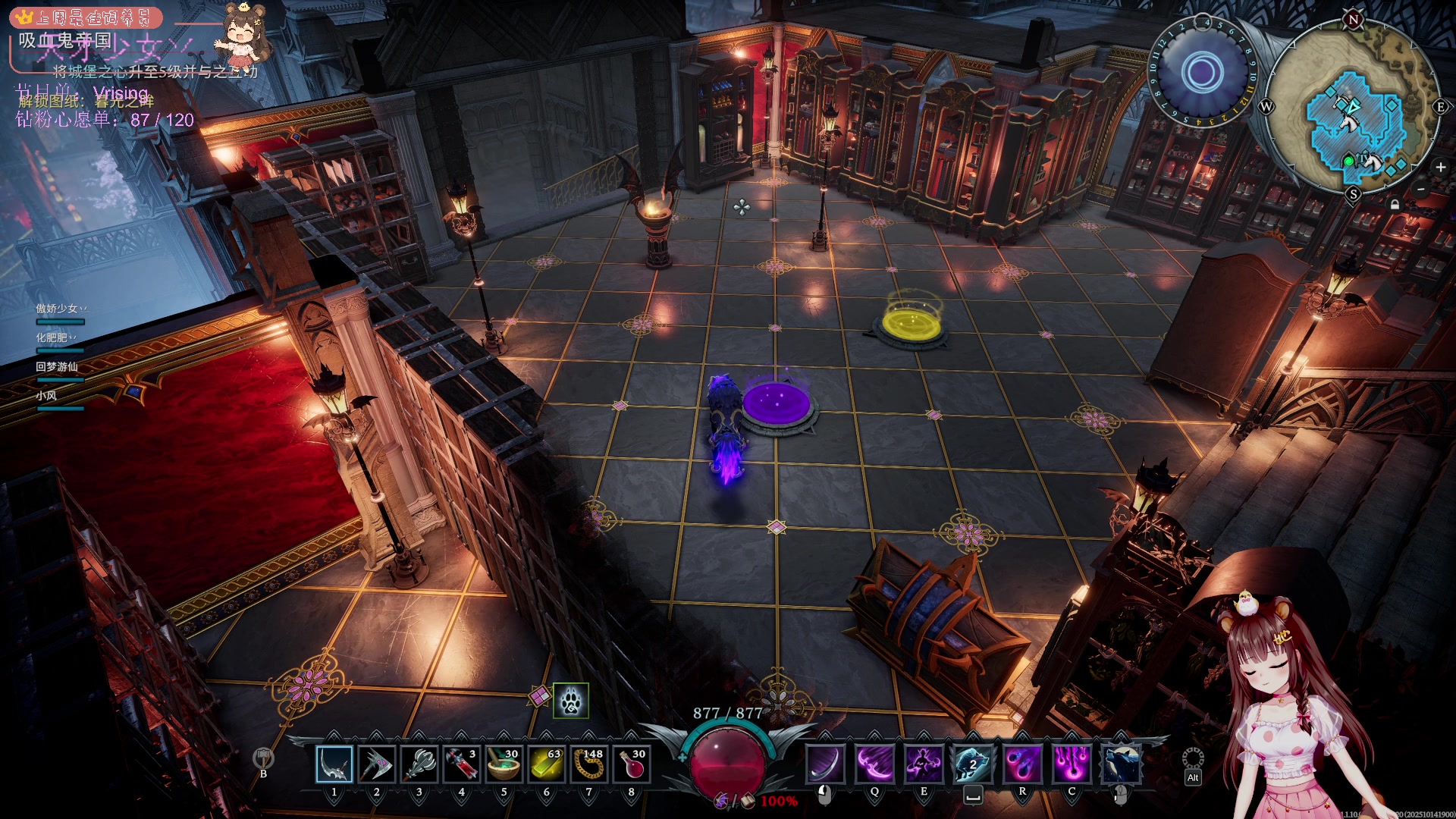Pick the gold chain item slot

pos(588,764)
